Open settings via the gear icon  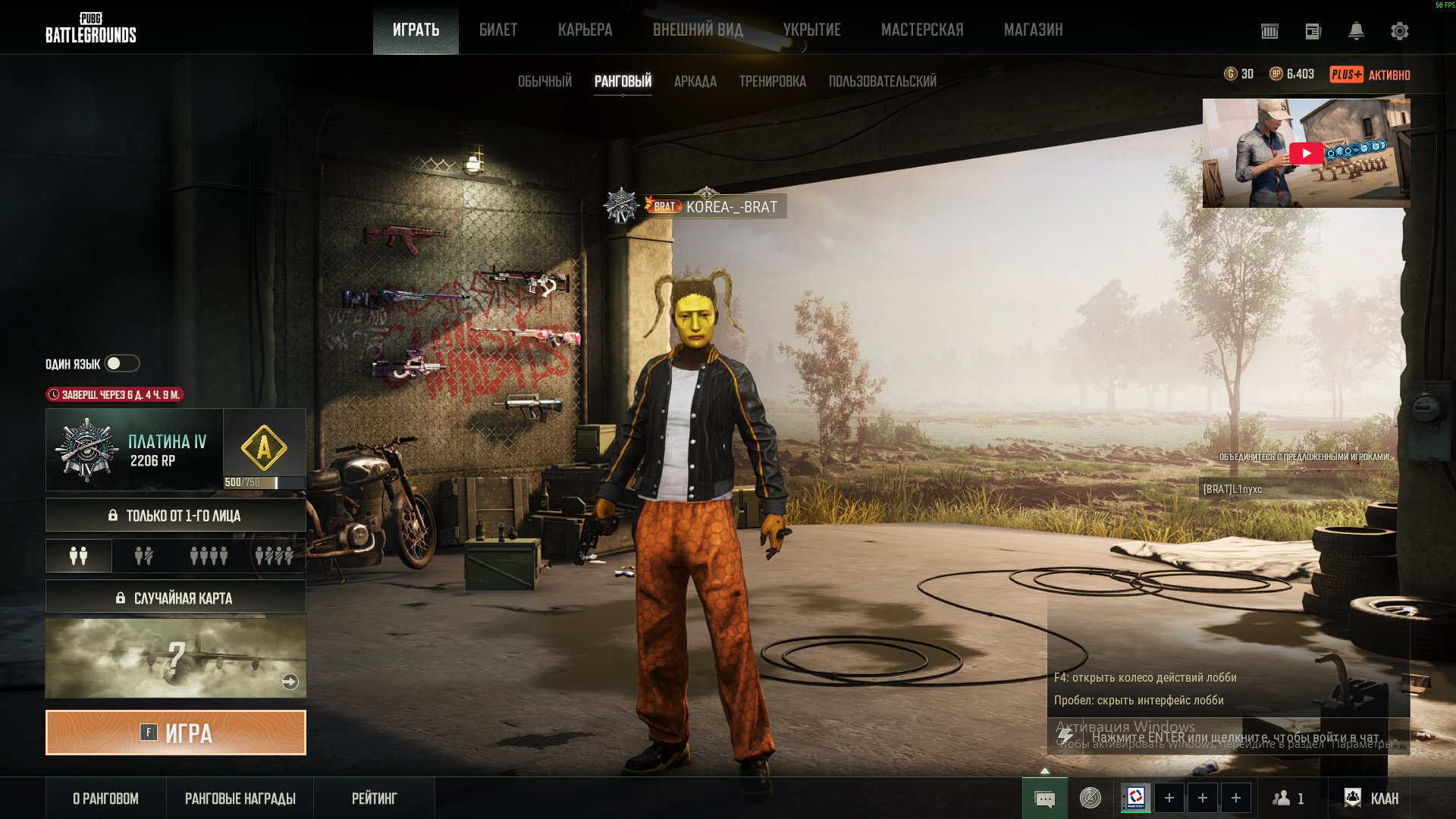coord(1399,31)
